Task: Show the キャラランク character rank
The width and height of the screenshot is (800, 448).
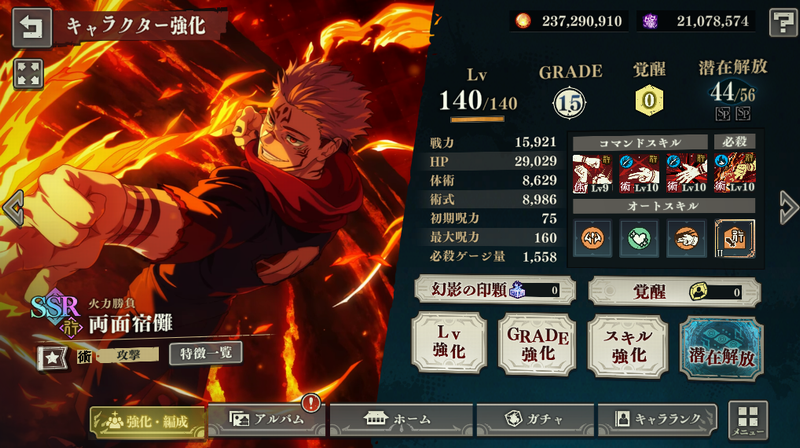Action: [x=657, y=420]
